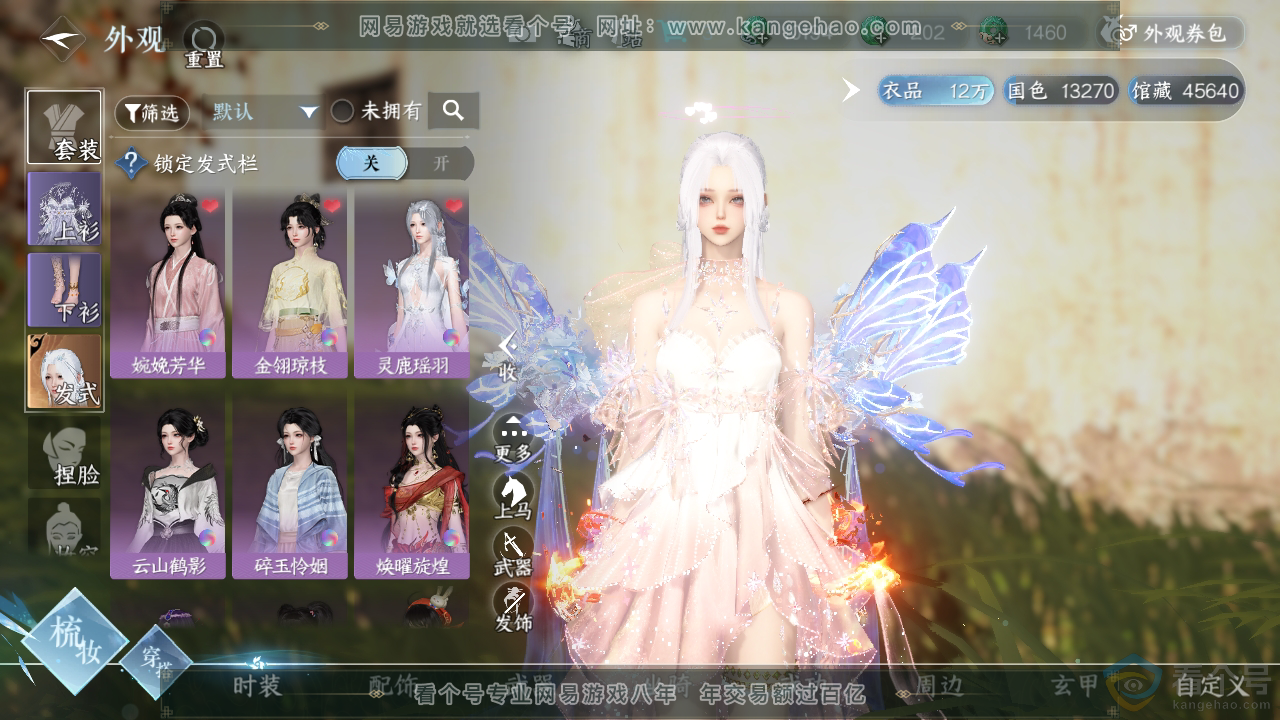Choose the 婉婉芳华 outfit
The image size is (1280, 720).
click(x=168, y=284)
